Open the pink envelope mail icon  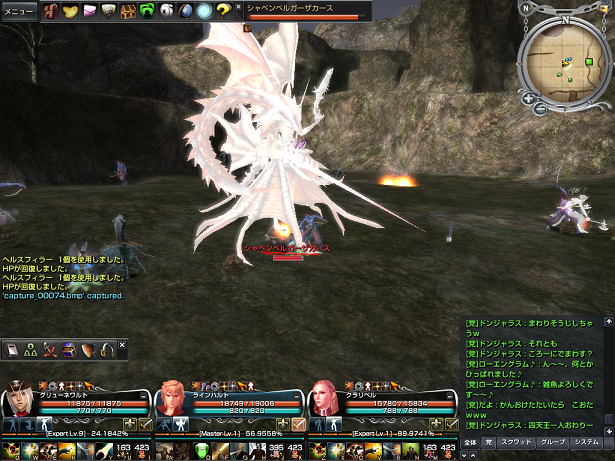pos(89,10)
